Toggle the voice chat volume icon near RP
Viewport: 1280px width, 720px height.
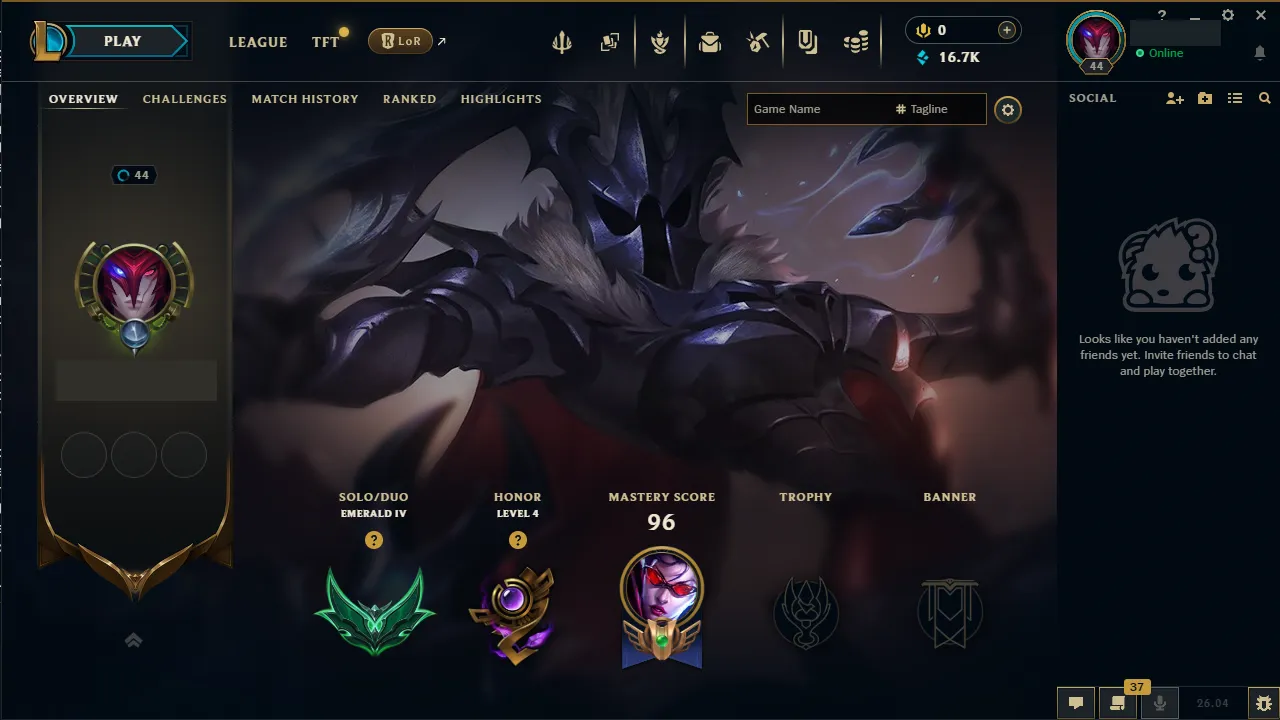[x=922, y=30]
